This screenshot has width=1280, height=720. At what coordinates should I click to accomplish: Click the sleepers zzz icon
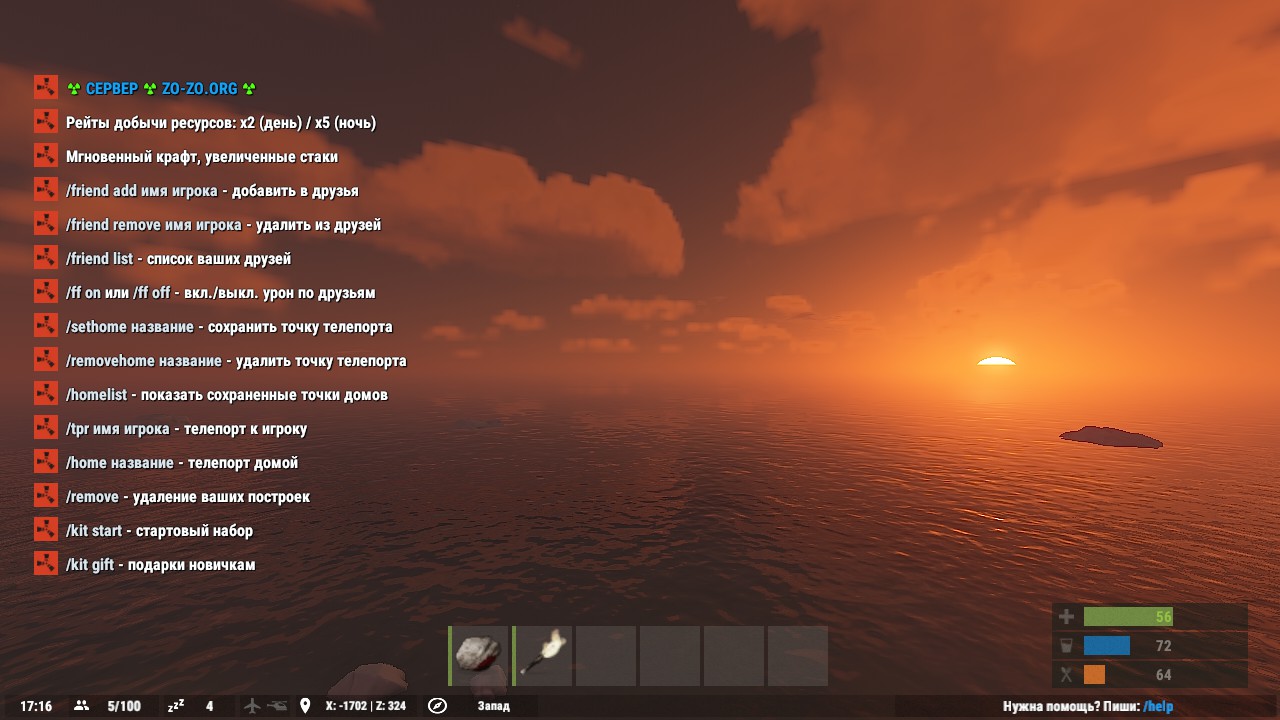[x=176, y=706]
